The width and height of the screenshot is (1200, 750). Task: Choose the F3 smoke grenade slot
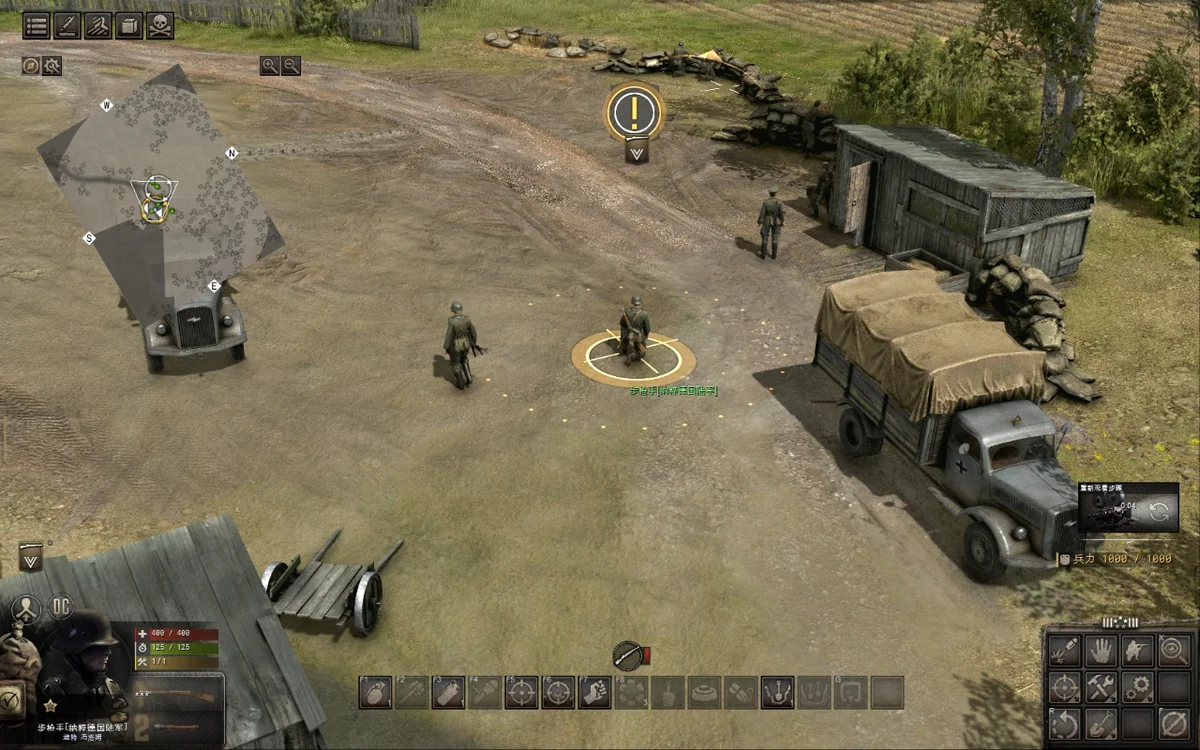[448, 692]
